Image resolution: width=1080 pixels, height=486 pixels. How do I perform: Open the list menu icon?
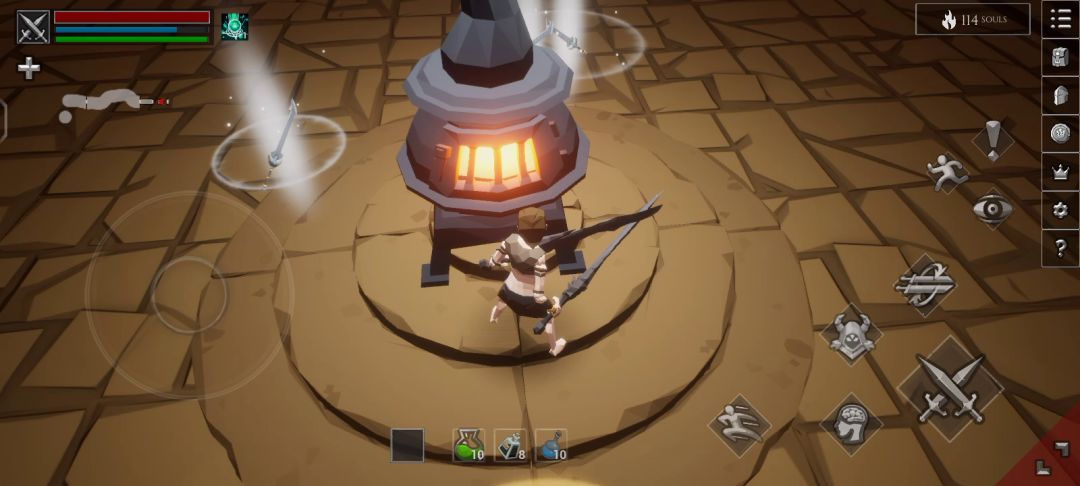(1060, 19)
